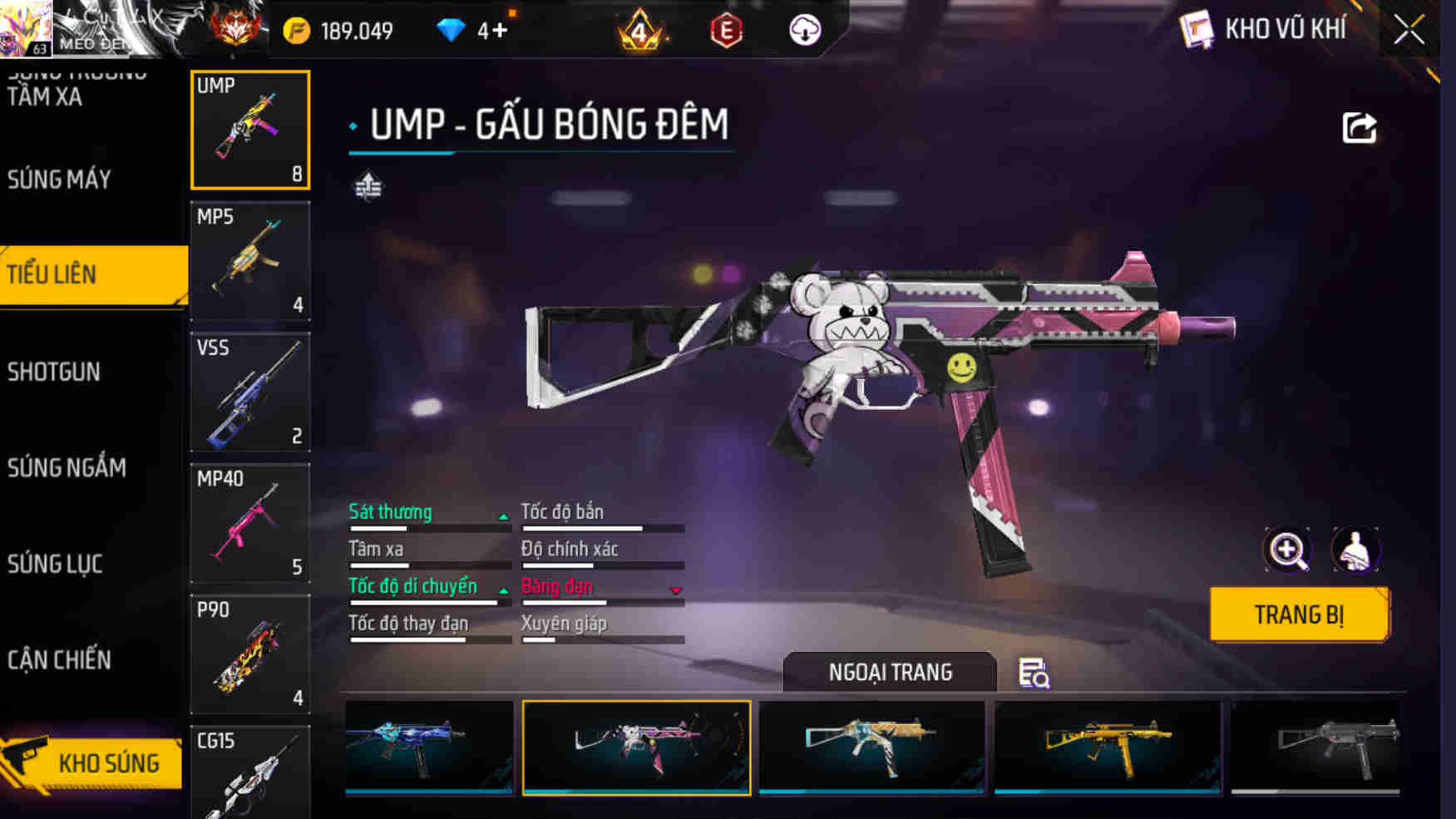This screenshot has height=819, width=1456.
Task: Add diamonds with the plus button
Action: point(499,31)
